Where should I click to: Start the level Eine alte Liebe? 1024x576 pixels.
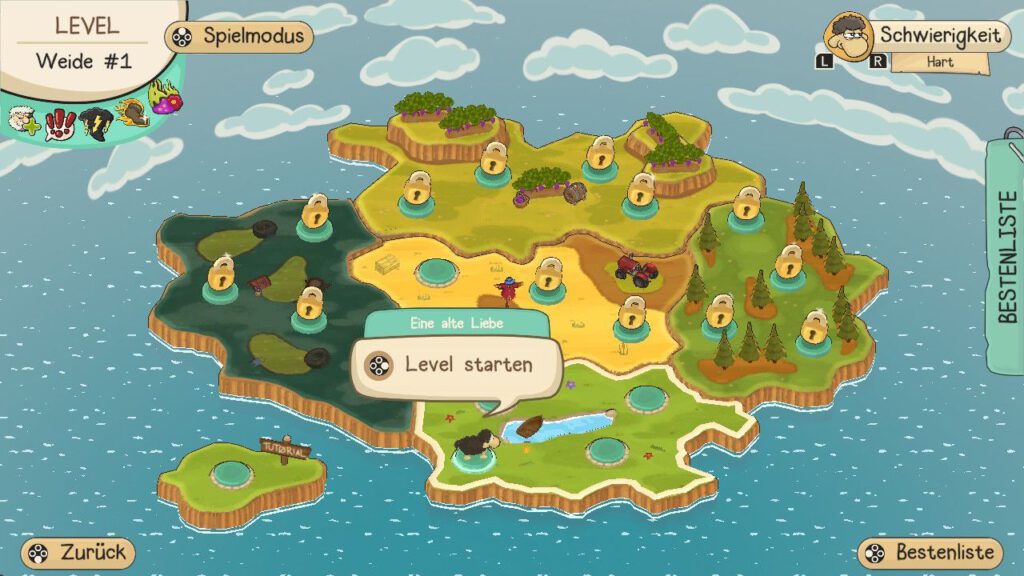[x=455, y=366]
